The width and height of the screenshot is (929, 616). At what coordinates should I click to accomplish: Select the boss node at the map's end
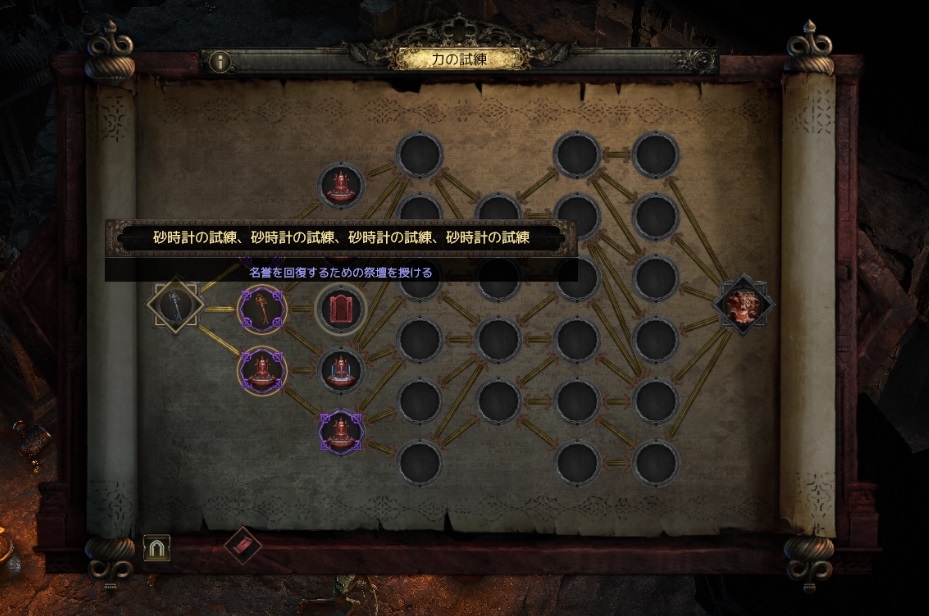point(745,306)
